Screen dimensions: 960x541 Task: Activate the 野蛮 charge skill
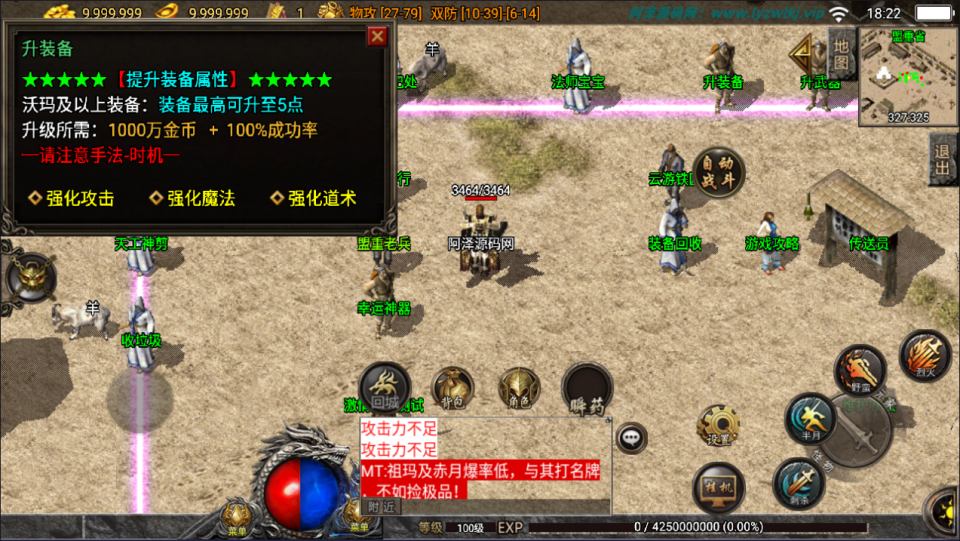(860, 369)
